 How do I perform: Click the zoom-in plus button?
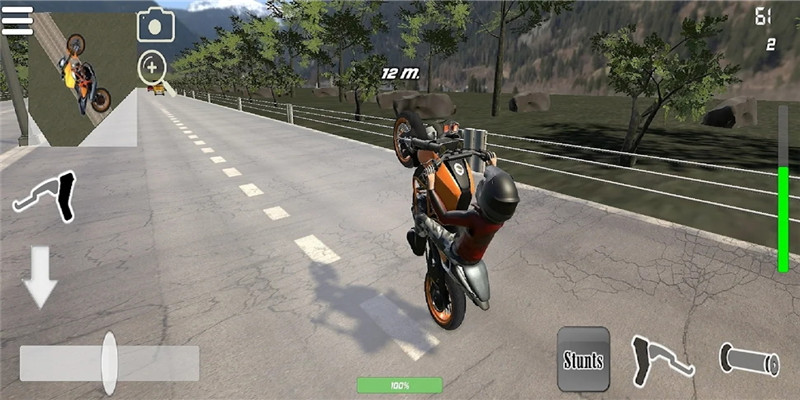coord(152,67)
